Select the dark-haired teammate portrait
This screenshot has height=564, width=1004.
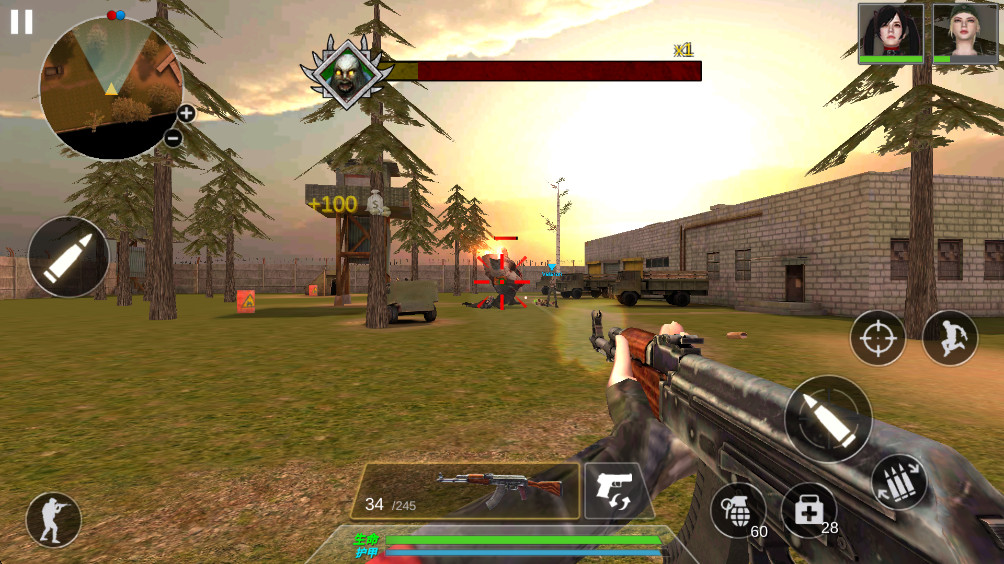pos(890,34)
